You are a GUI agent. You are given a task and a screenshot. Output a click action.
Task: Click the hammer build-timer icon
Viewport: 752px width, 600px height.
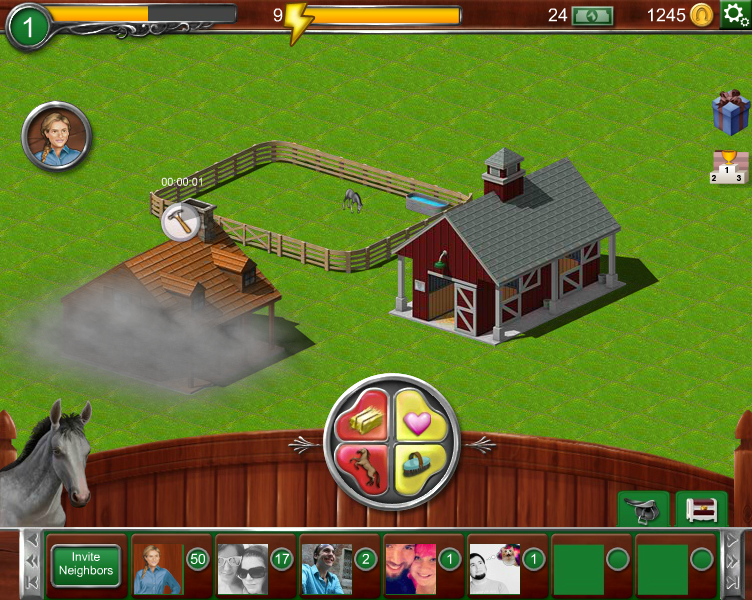[x=180, y=221]
